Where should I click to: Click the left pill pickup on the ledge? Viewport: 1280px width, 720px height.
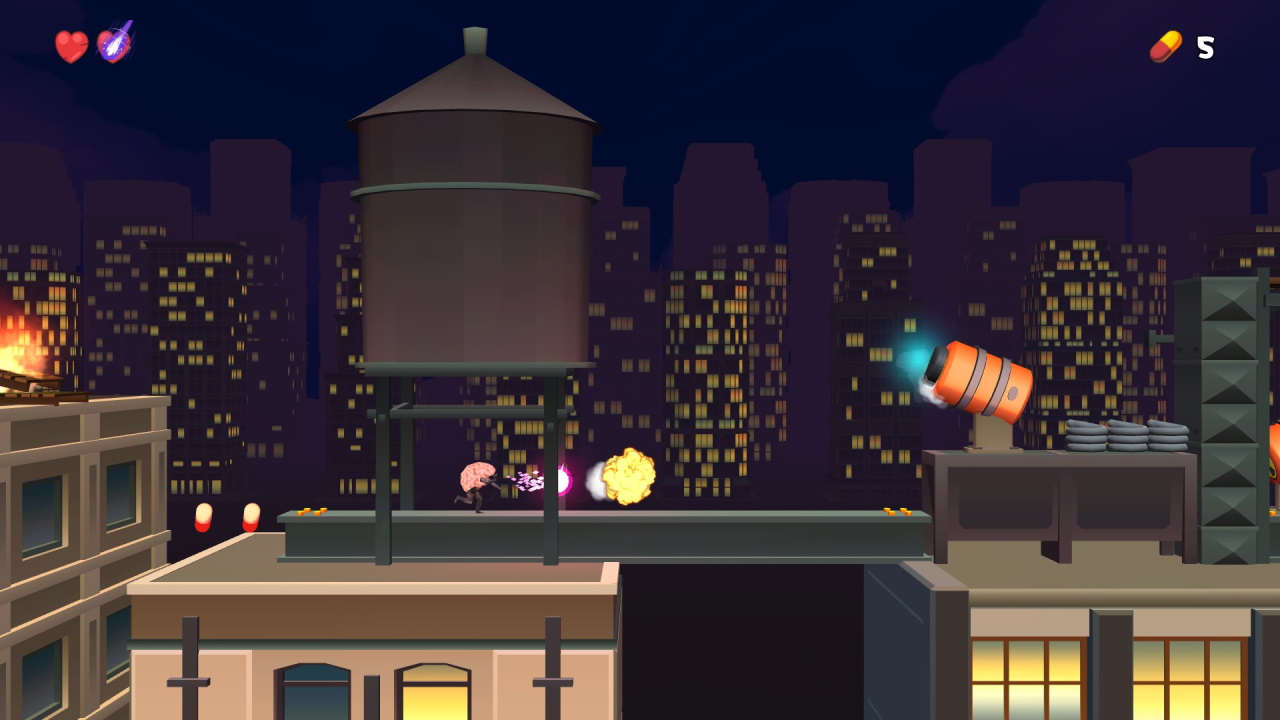[205, 518]
